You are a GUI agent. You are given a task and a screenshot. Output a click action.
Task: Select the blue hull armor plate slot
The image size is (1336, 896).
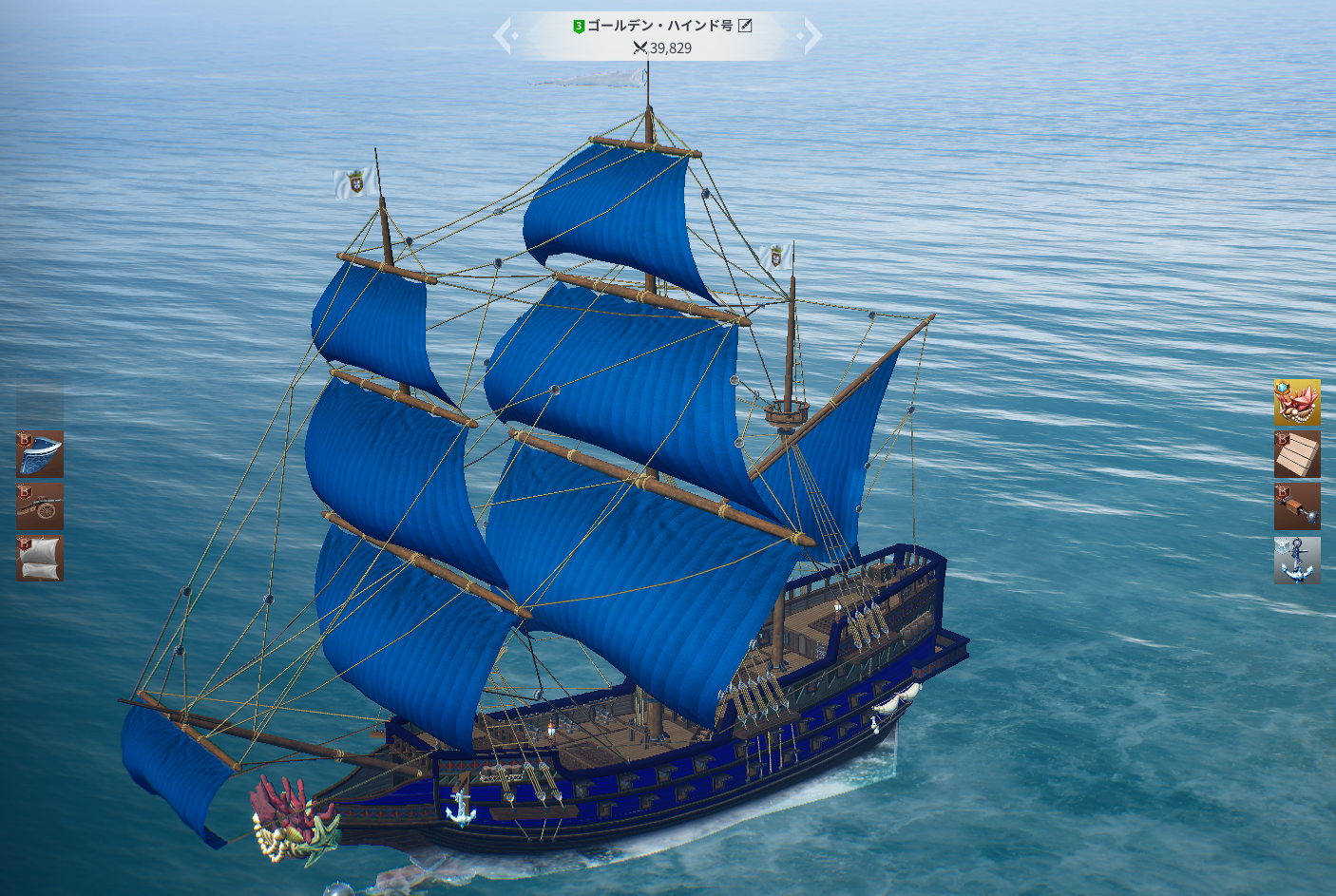tap(40, 454)
